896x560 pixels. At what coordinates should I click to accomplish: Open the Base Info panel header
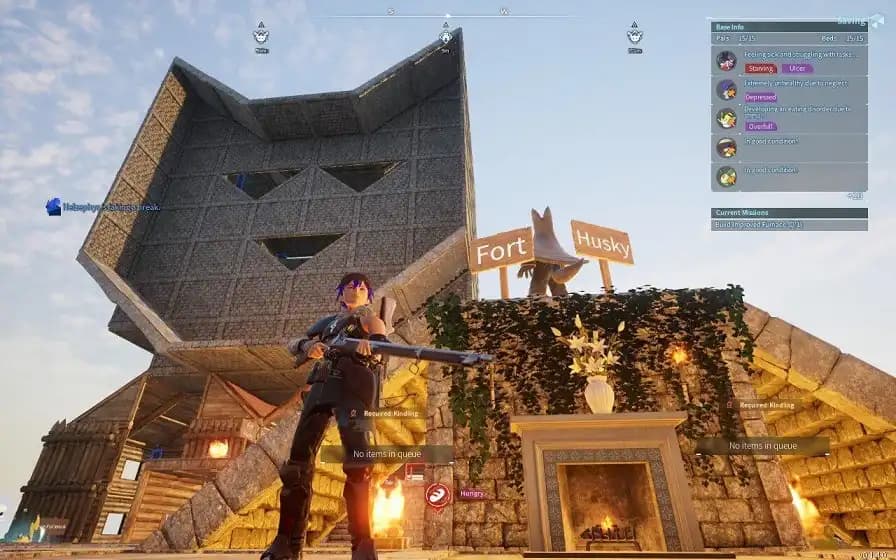coord(733,26)
